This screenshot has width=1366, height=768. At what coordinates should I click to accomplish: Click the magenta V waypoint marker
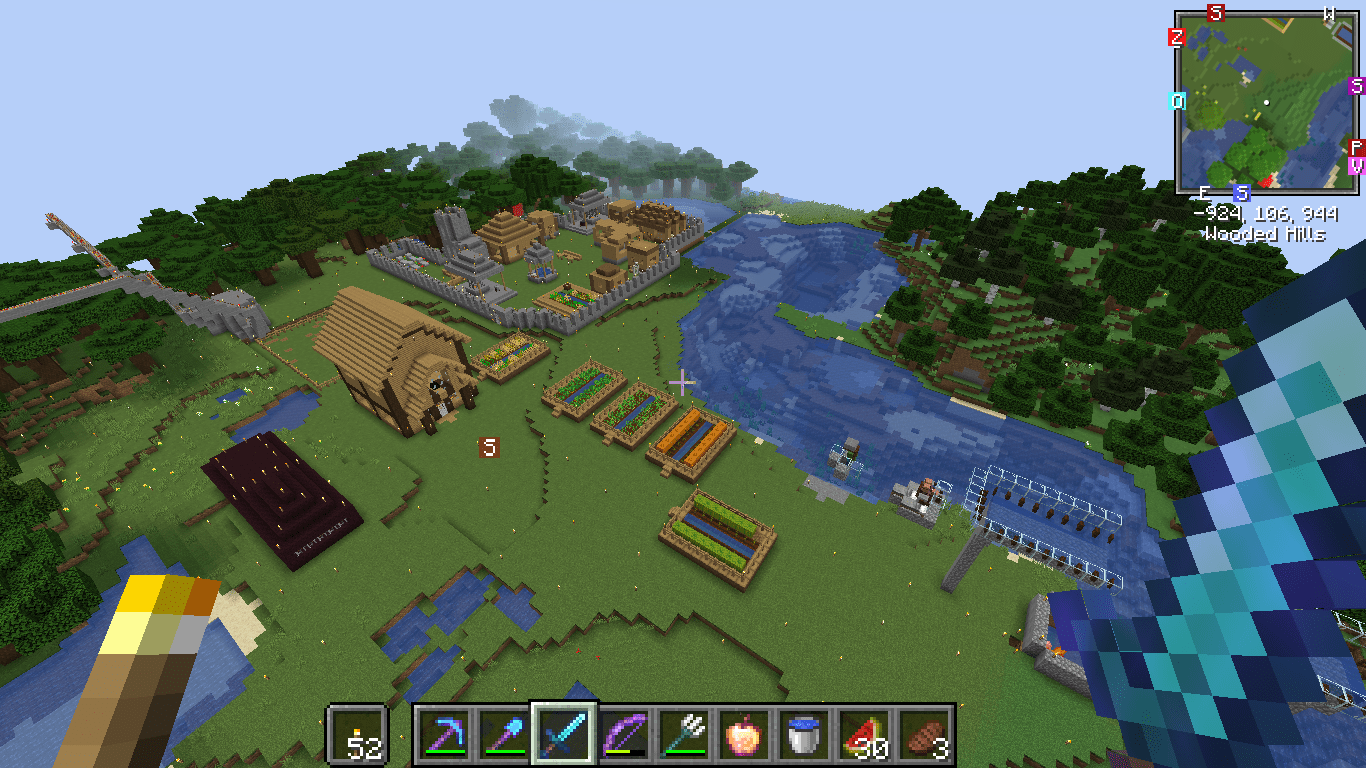(1356, 166)
